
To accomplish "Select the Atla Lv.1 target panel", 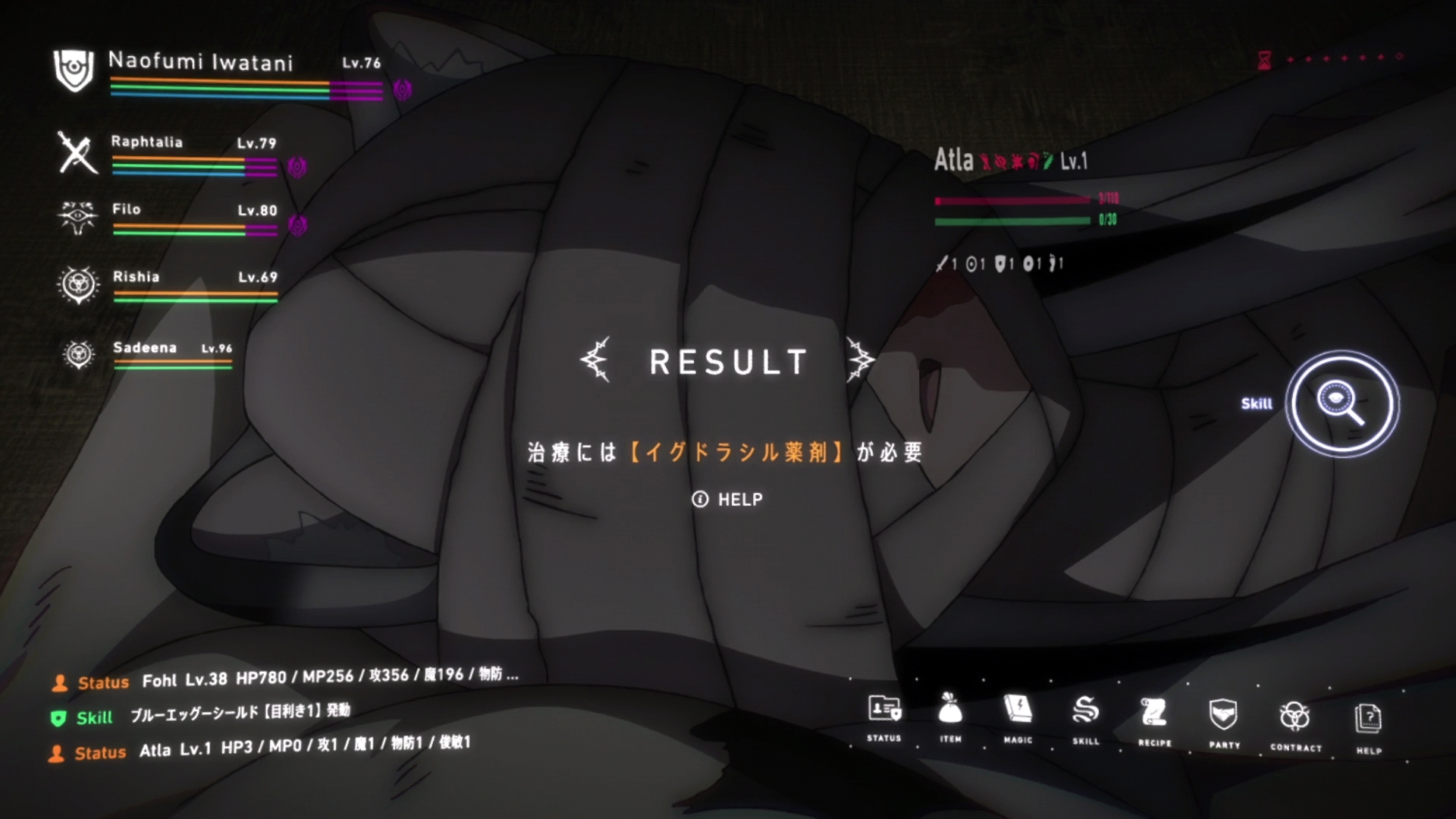I will 1010,161.
